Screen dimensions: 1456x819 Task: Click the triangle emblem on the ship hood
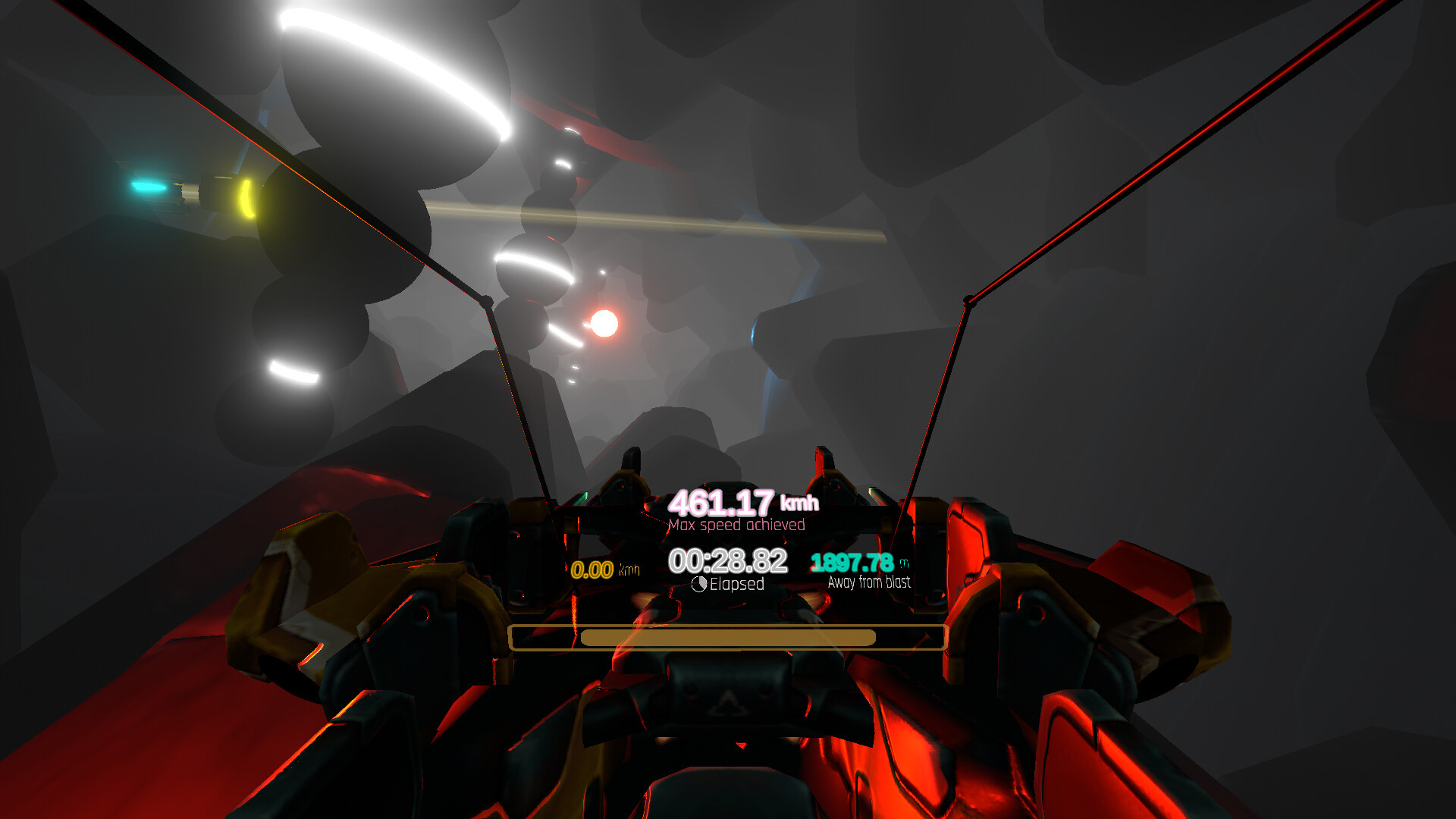click(729, 705)
